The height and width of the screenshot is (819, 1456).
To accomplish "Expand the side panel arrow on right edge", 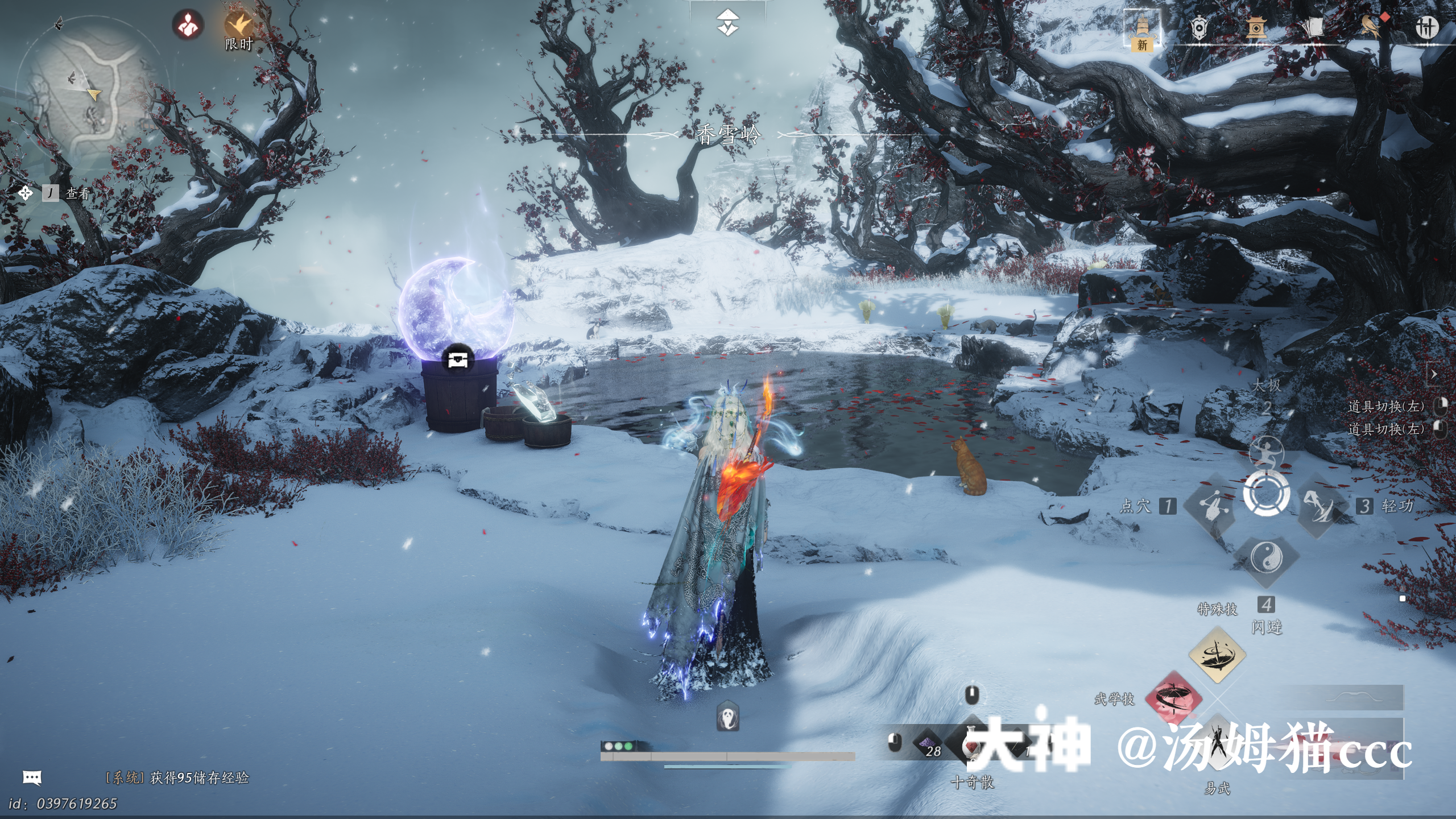I will (1434, 374).
